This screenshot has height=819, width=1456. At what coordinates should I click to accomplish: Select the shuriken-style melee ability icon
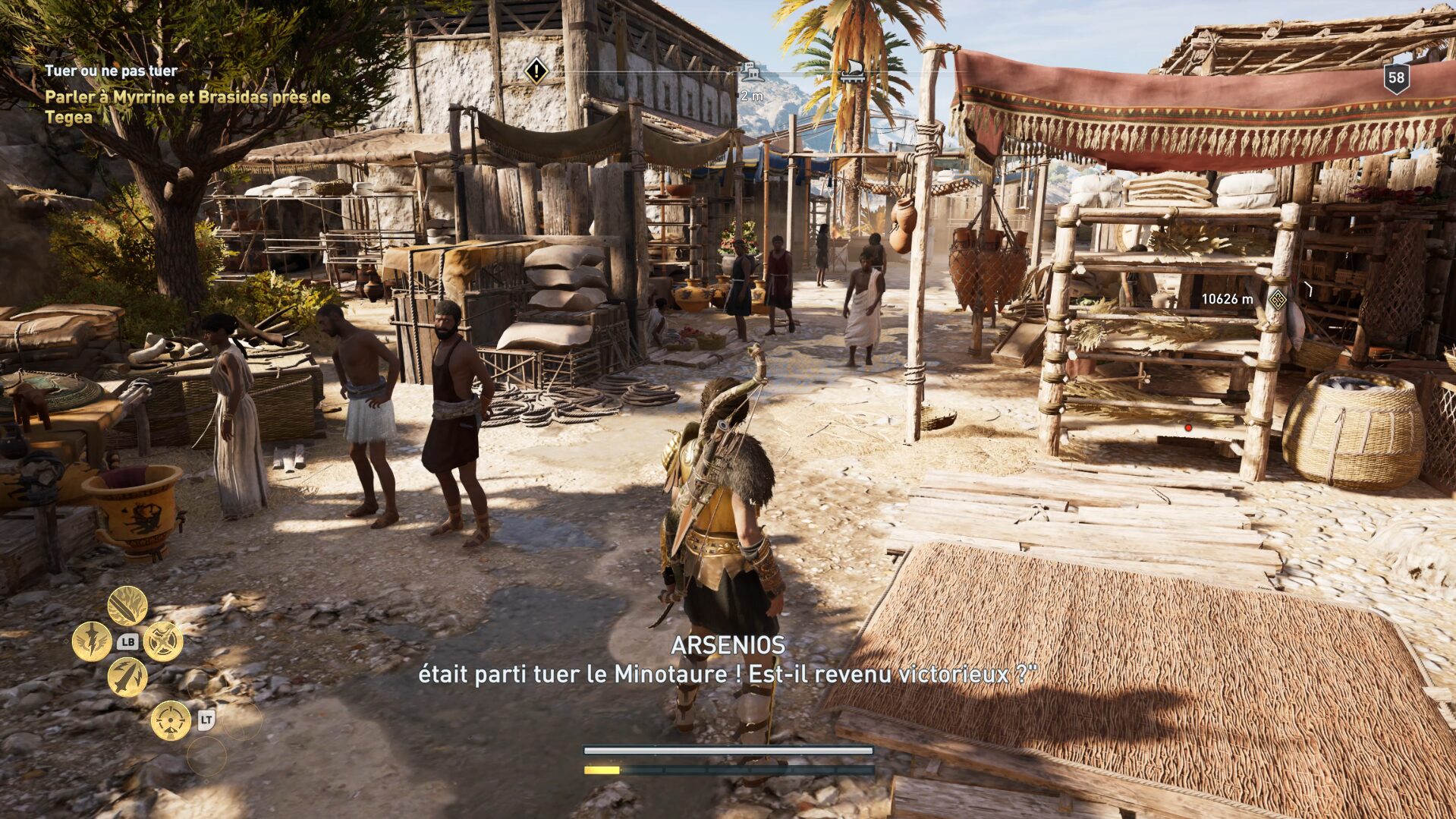(163, 642)
